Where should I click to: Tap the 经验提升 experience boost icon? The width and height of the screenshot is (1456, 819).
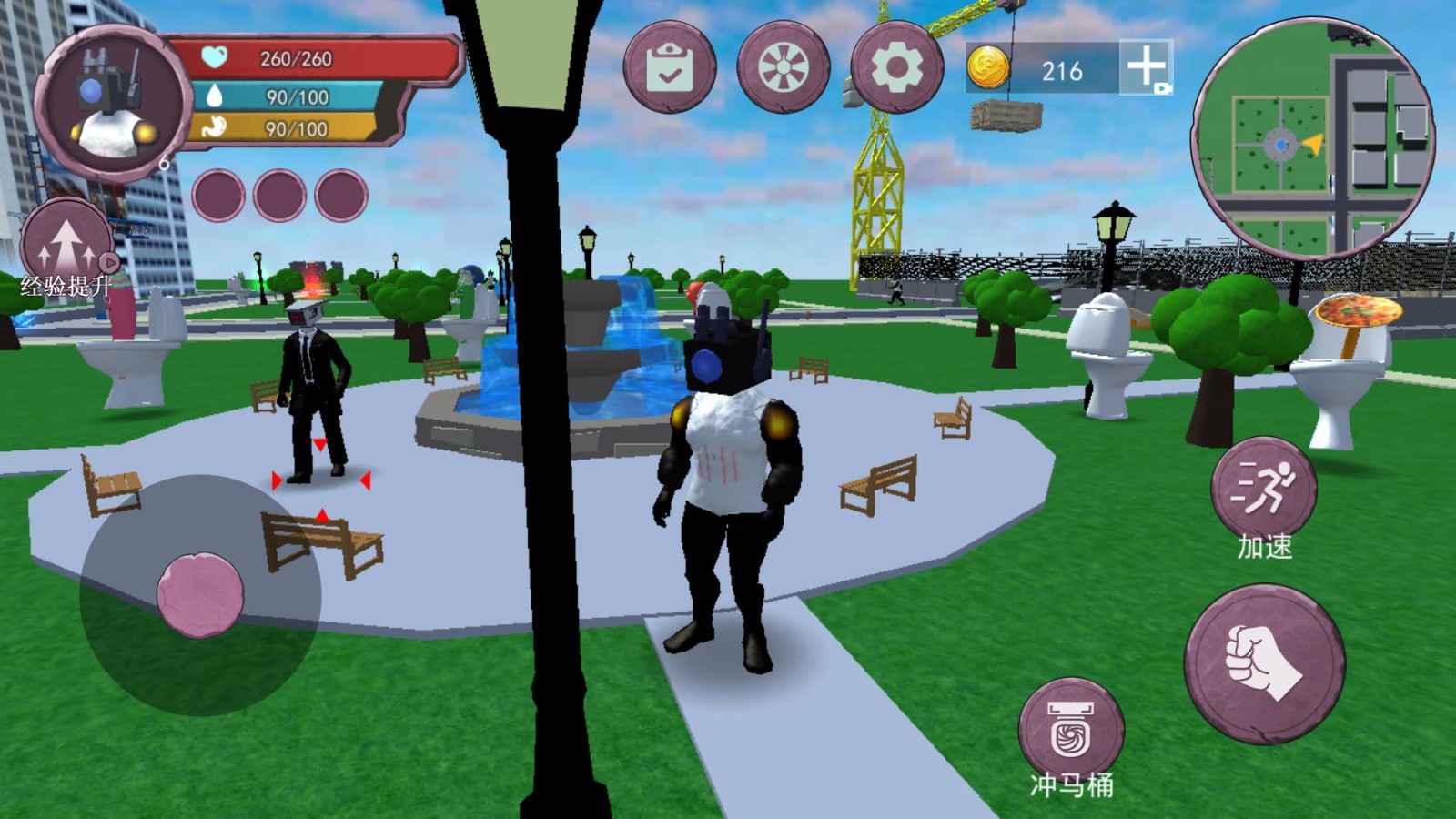66,246
